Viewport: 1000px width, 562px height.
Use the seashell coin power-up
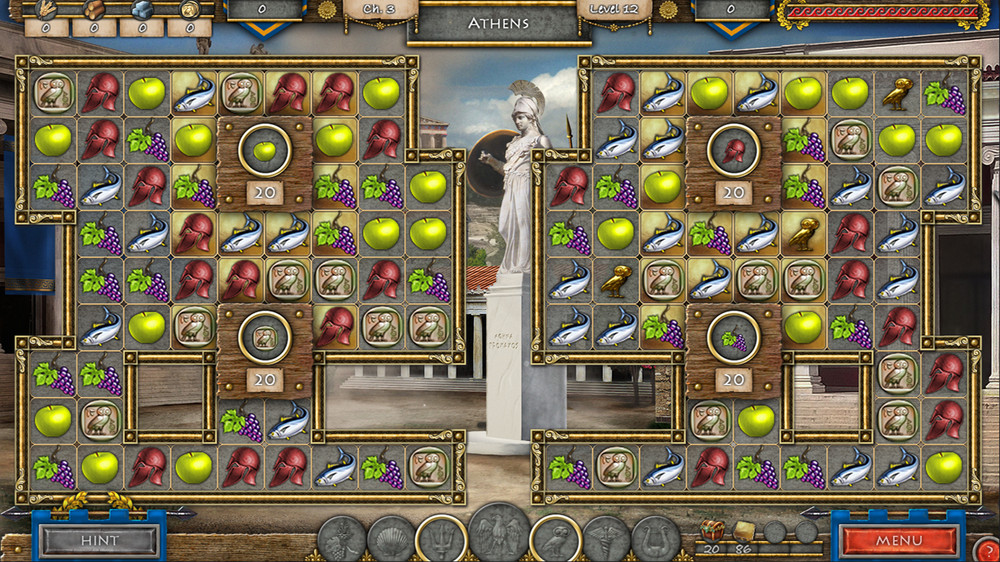[391, 540]
